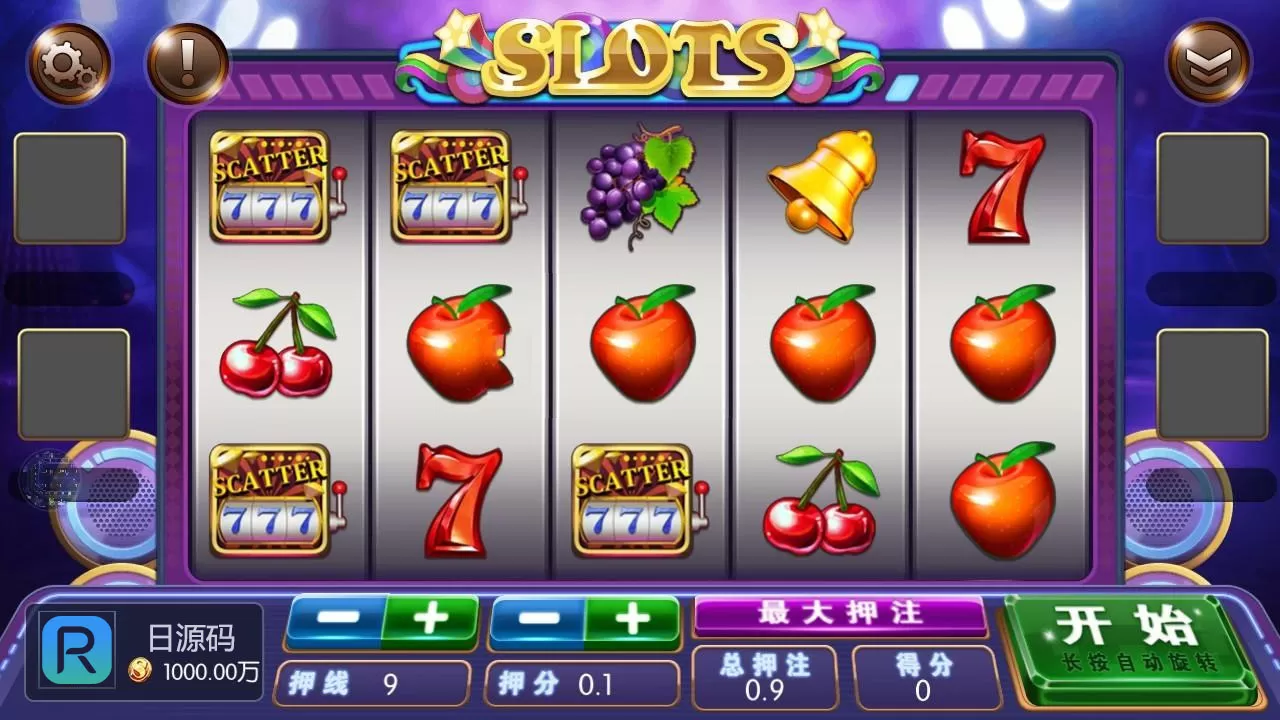This screenshot has width=1280, height=720.
Task: Raise the 押分 bet amount
Action: pyautogui.click(x=632, y=620)
